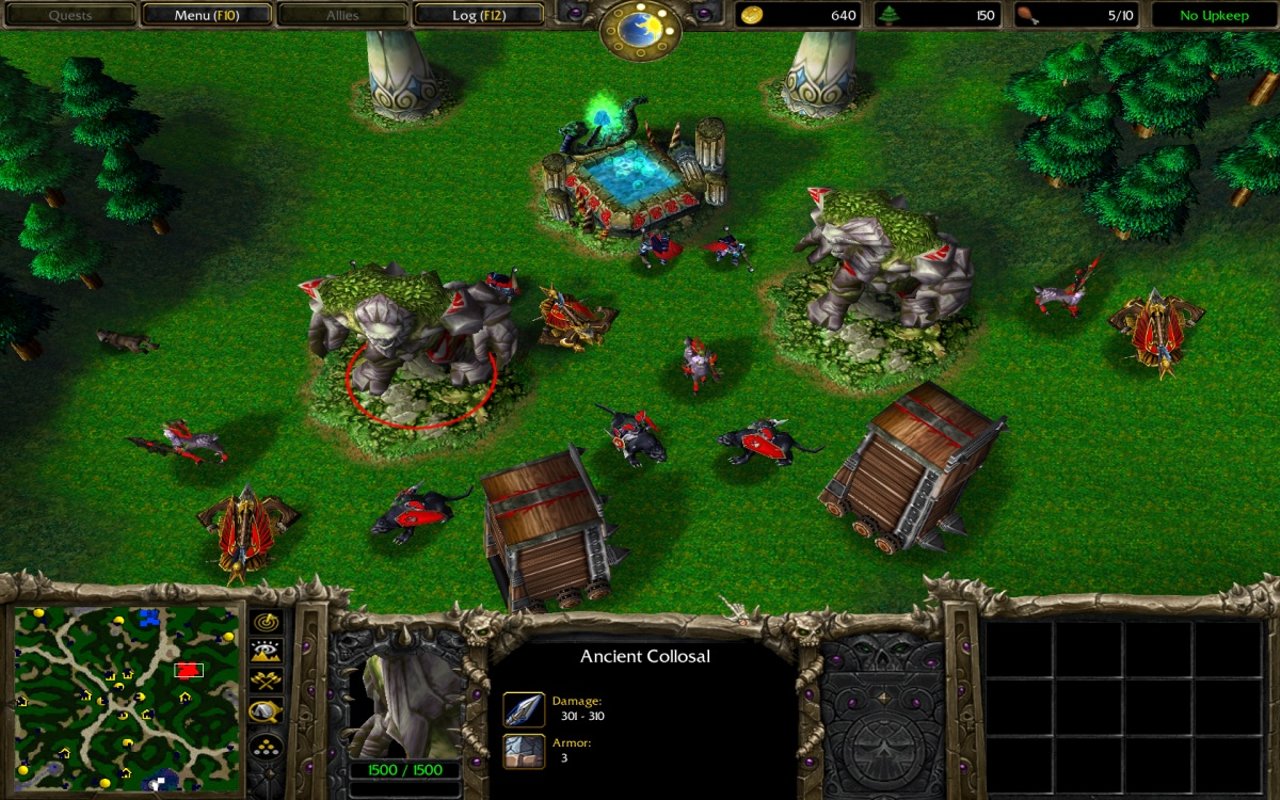
Task: Select the Damage sword icon
Action: pos(524,709)
